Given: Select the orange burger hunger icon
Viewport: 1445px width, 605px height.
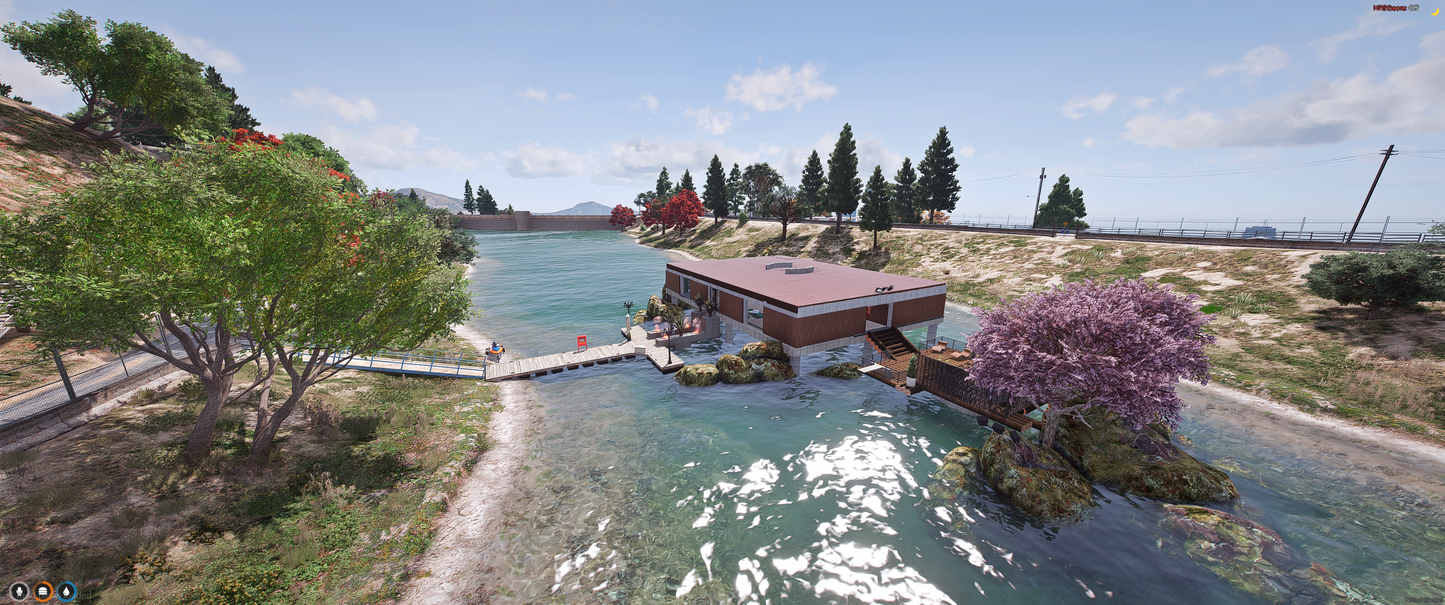Looking at the screenshot, I should 43,591.
